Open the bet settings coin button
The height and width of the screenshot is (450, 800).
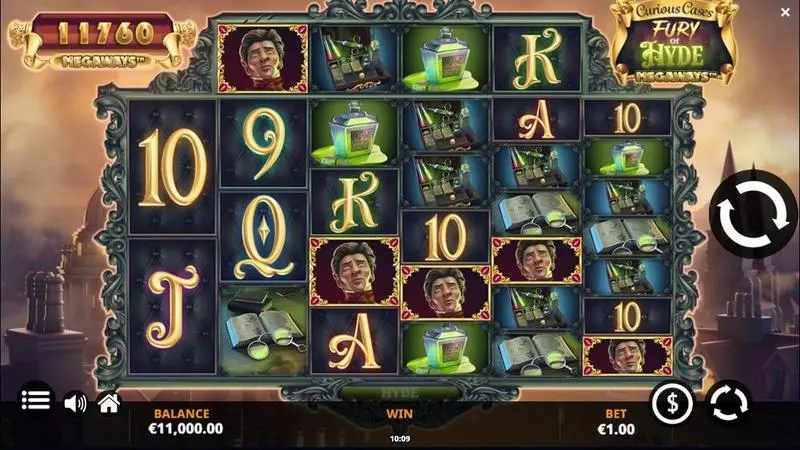(x=672, y=403)
